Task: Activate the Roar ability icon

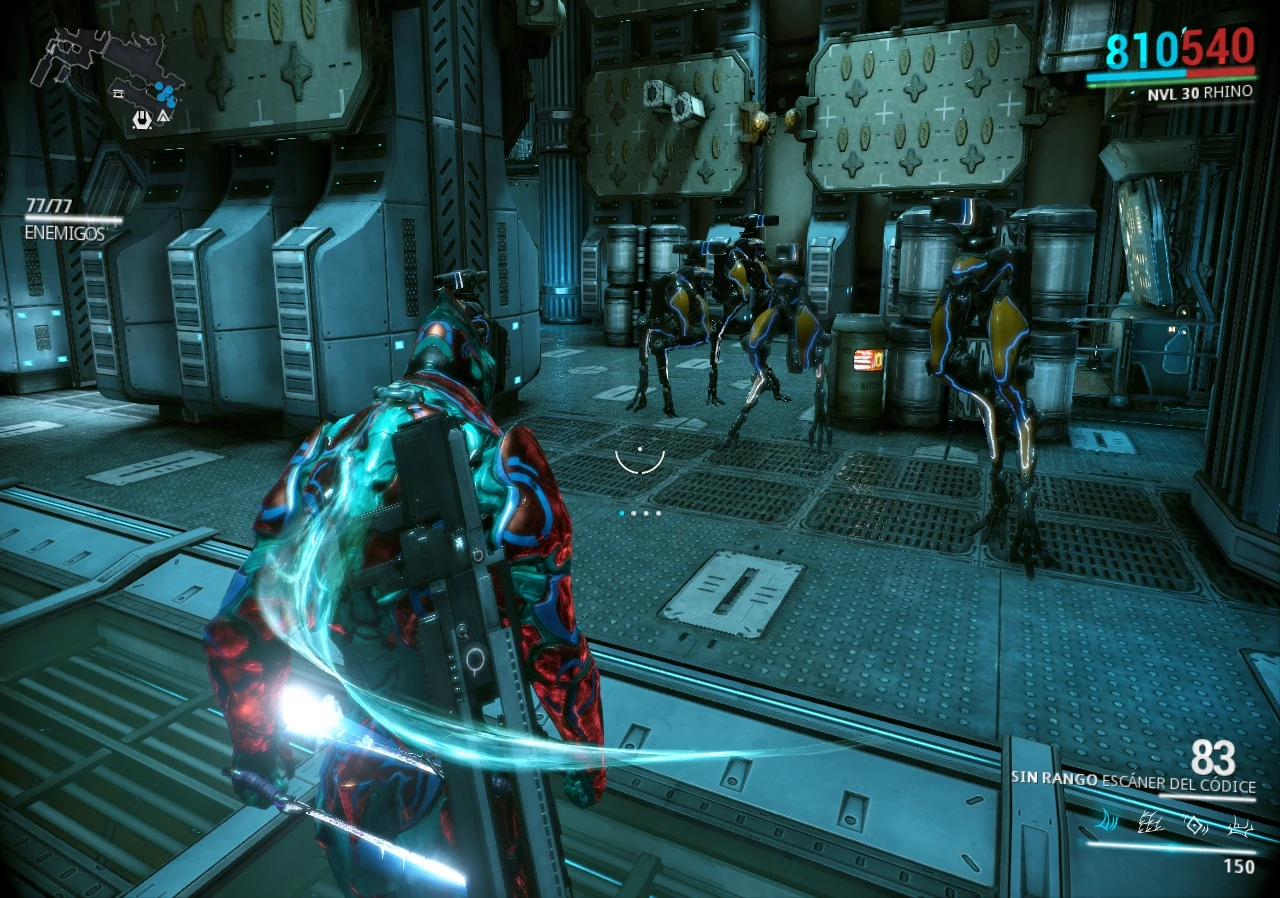Action: pyautogui.click(x=1197, y=822)
